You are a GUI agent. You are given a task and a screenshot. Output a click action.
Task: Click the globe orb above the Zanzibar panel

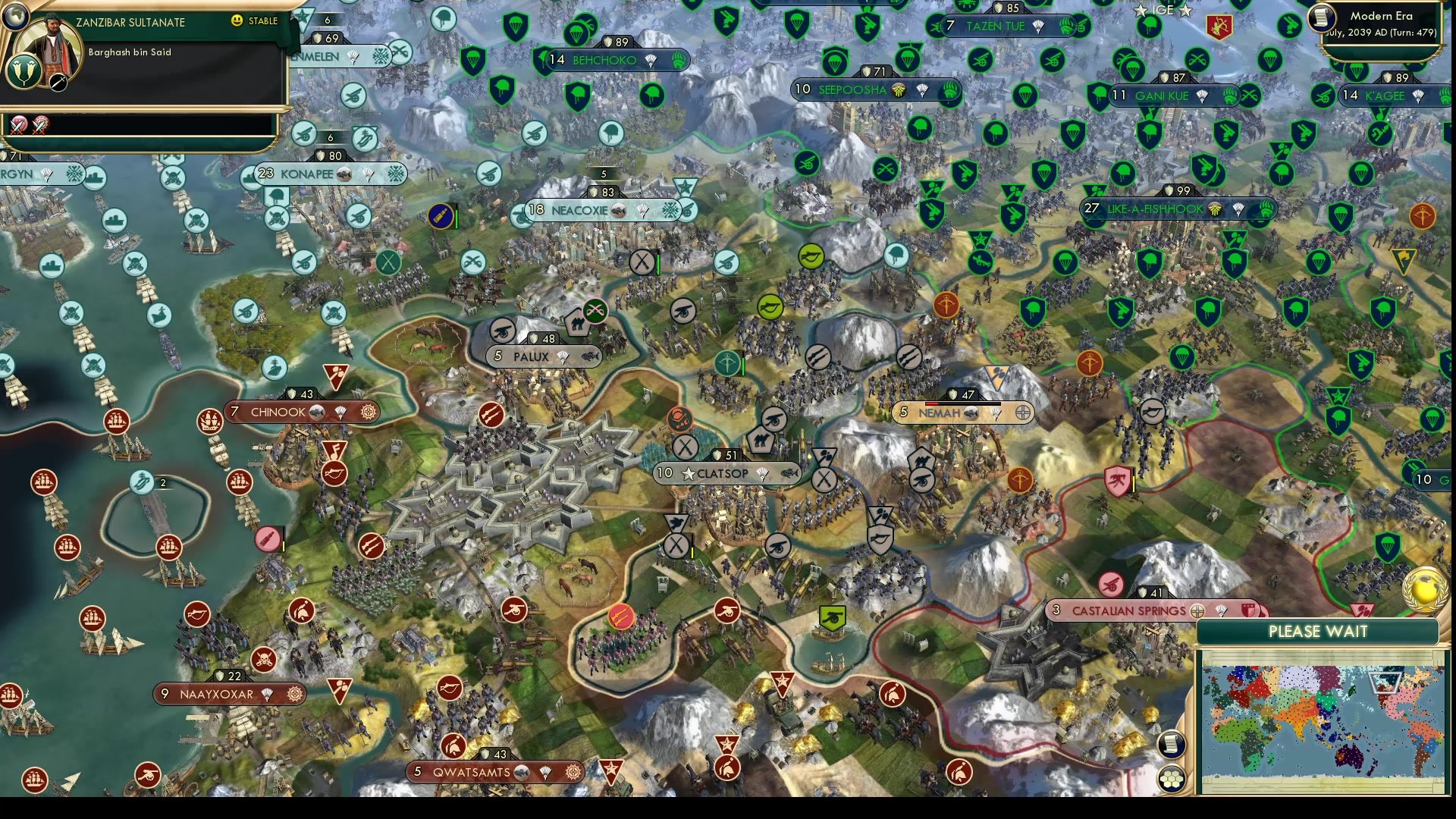click(x=17, y=17)
